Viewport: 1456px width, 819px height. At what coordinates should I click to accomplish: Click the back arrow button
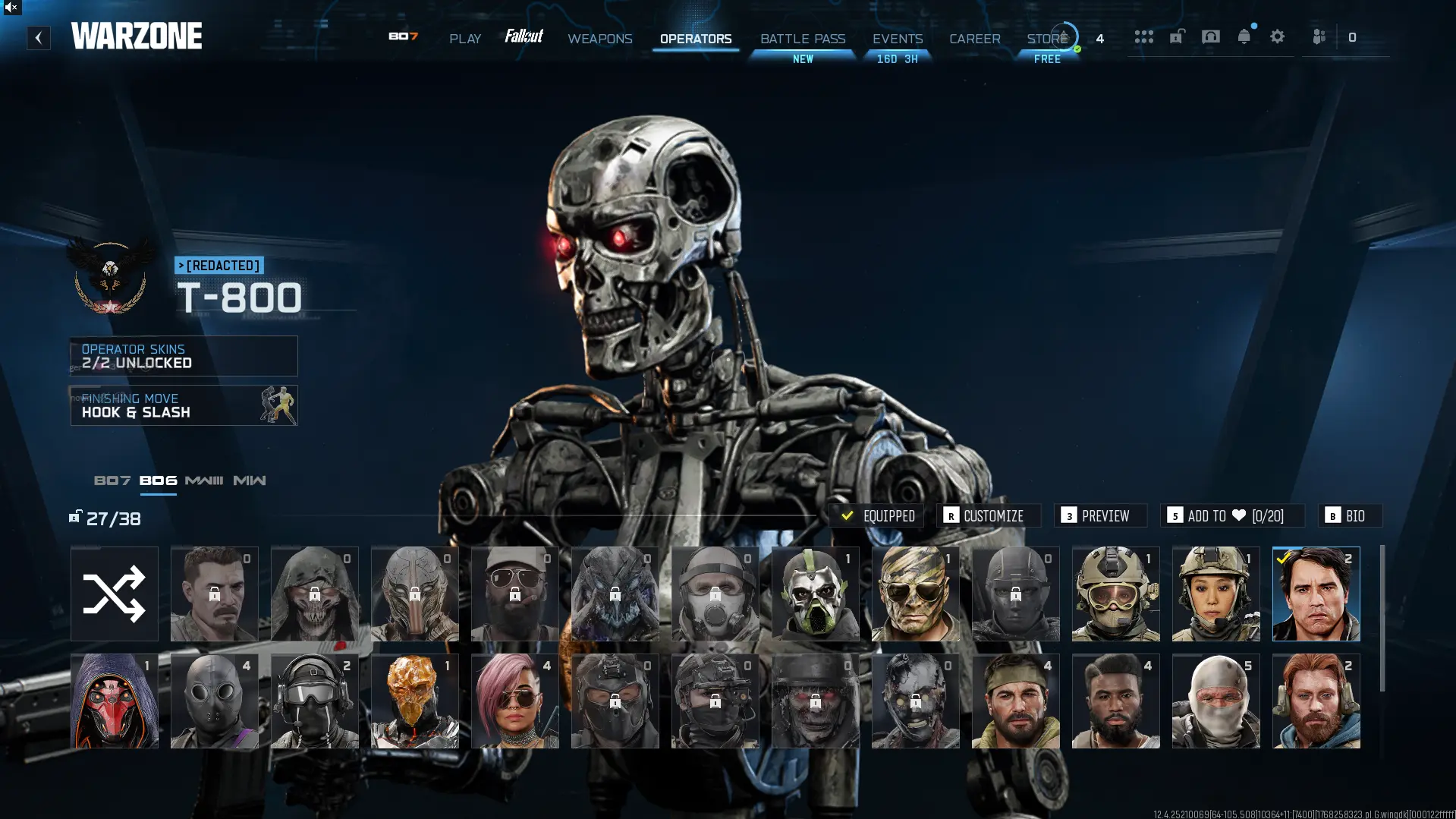click(x=38, y=37)
